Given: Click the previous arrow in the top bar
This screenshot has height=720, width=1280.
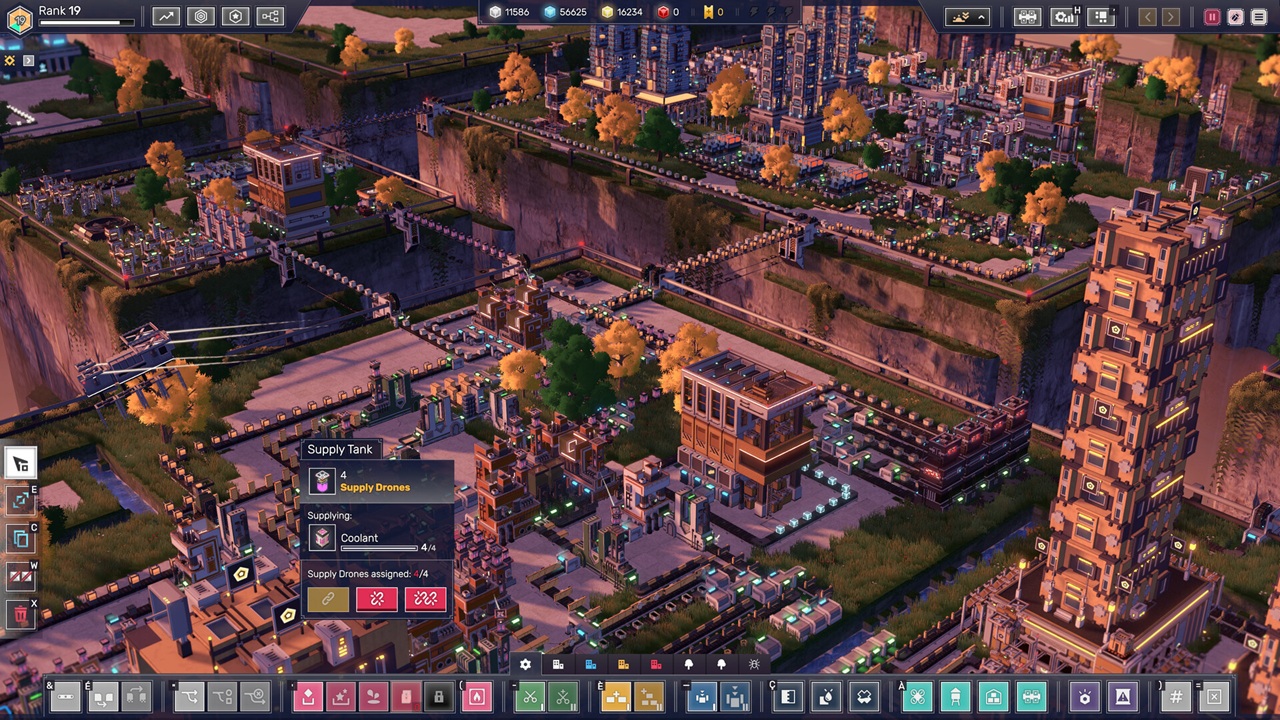Looking at the screenshot, I should (x=1147, y=17).
